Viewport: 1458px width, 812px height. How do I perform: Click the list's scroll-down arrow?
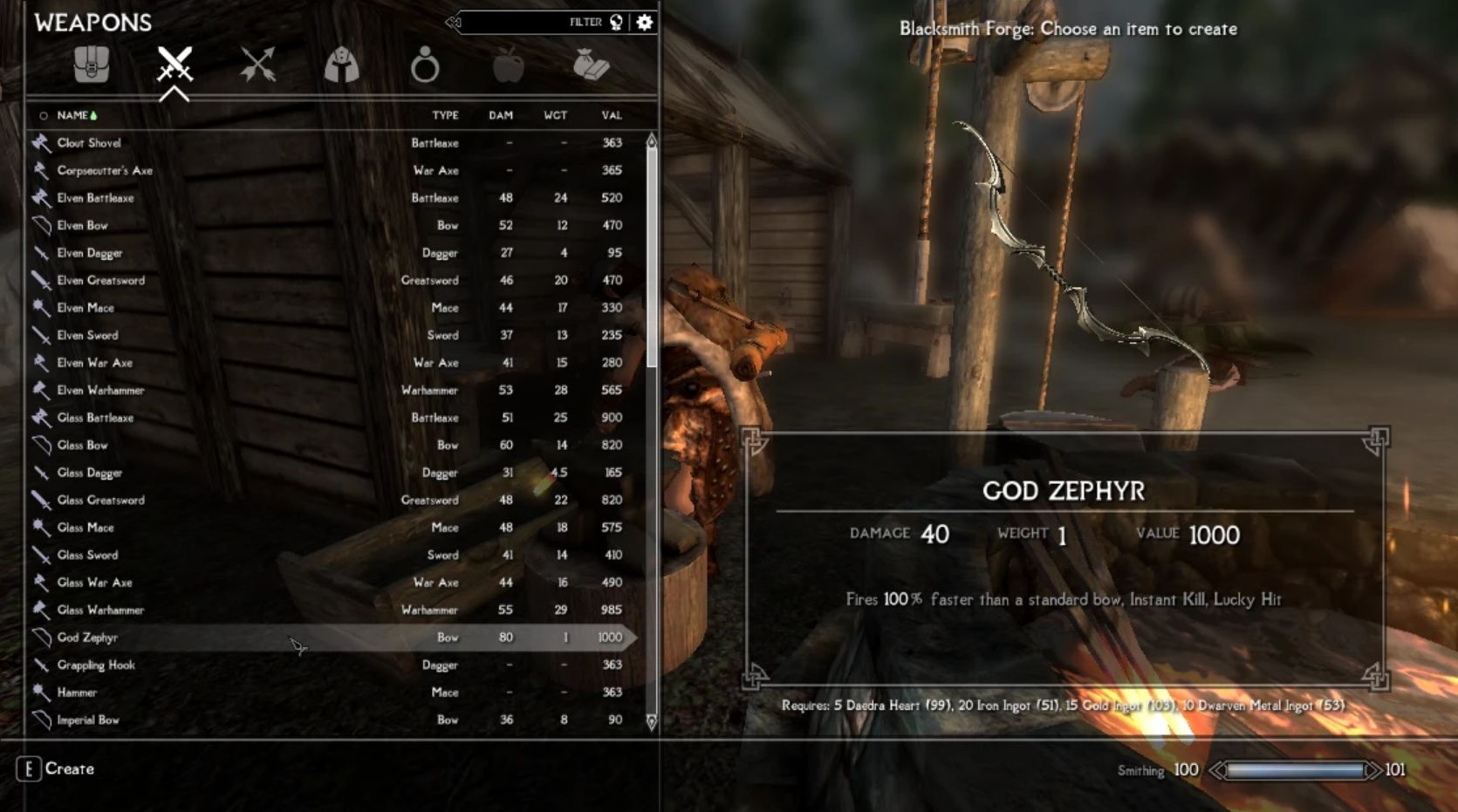coord(651,722)
